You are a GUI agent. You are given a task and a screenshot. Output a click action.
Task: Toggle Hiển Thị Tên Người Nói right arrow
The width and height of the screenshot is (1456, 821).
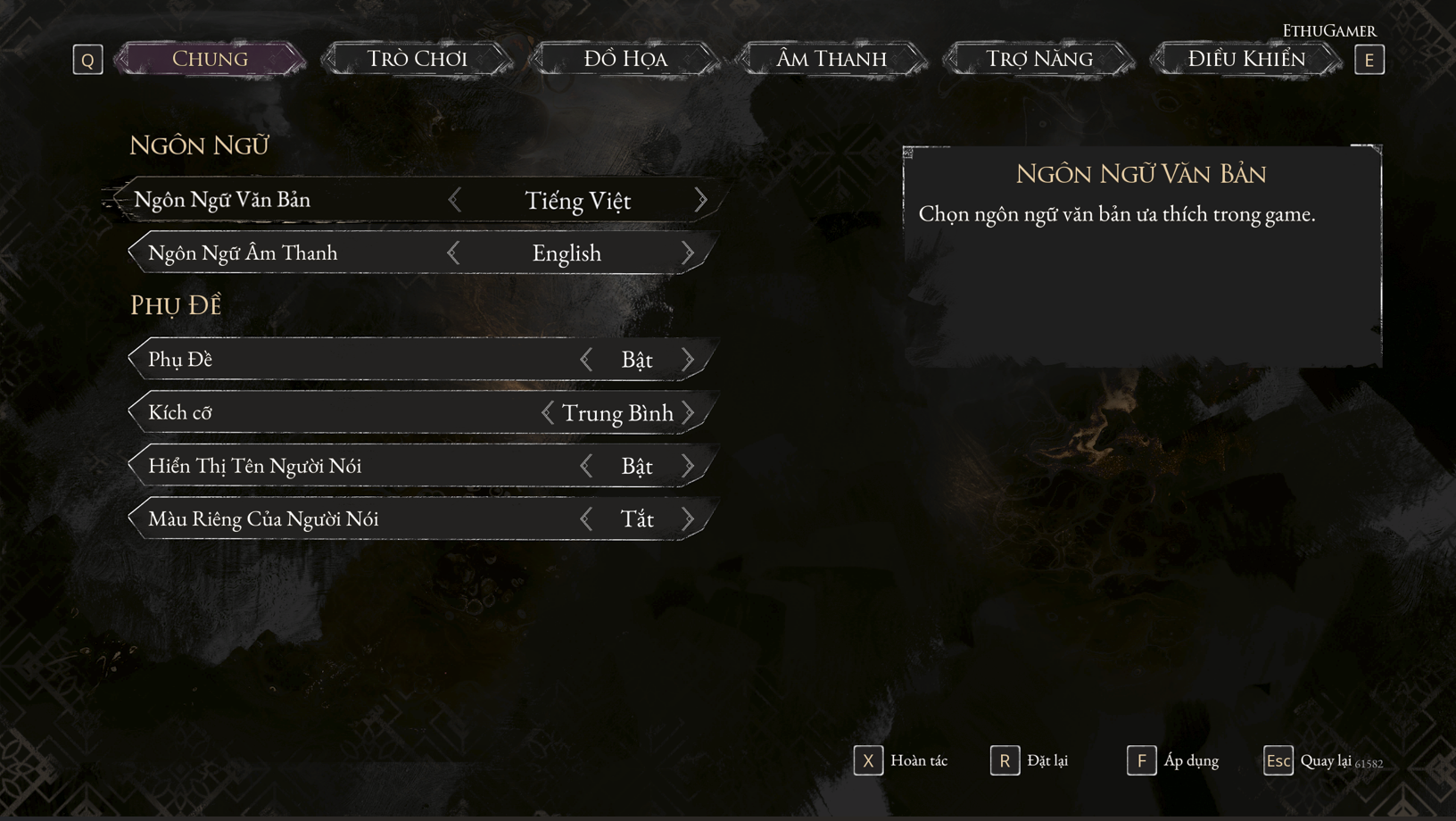[x=688, y=466]
